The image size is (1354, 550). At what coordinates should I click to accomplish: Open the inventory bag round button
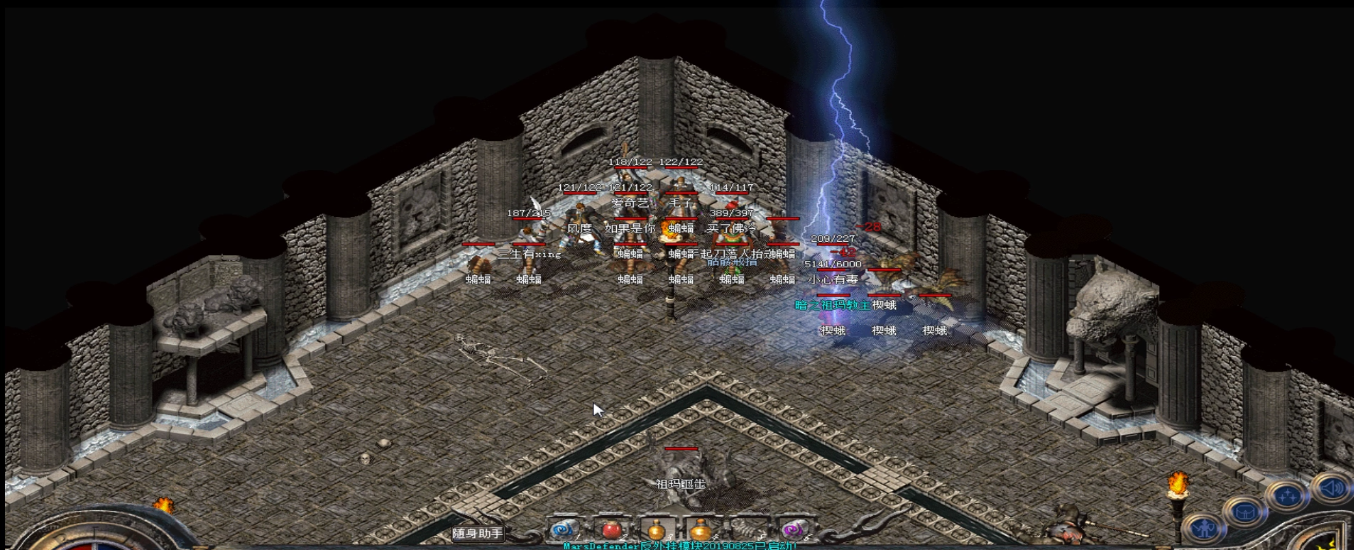click(1244, 512)
